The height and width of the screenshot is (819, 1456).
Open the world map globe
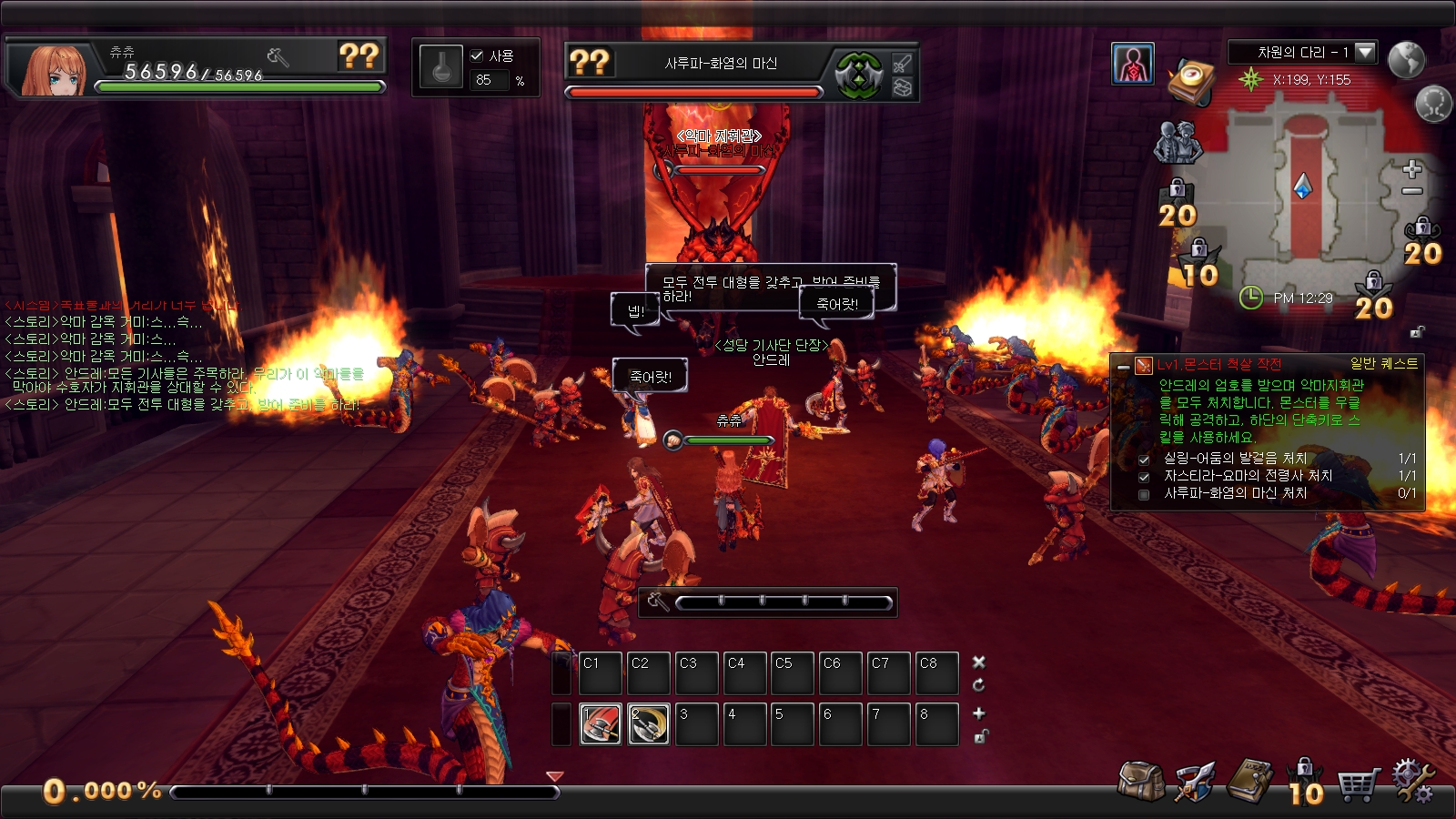coord(1406,59)
